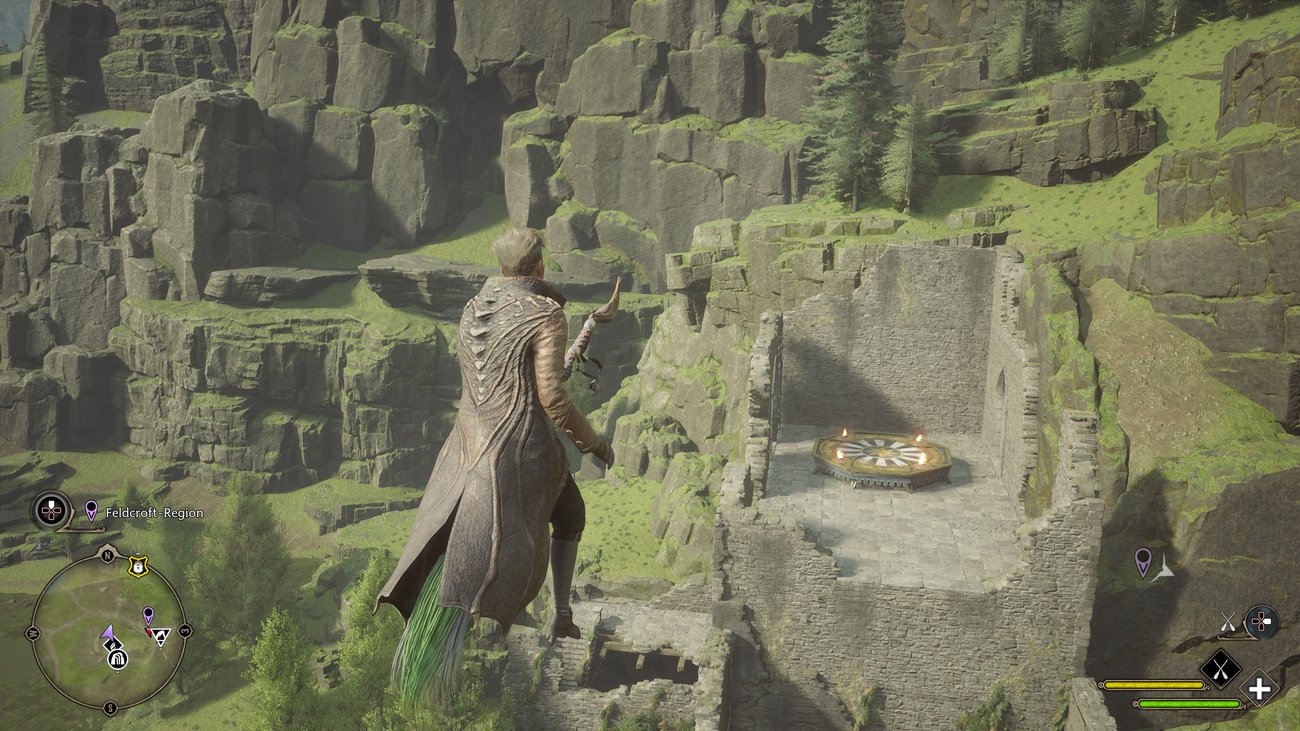This screenshot has height=731, width=1300.
Task: Click the floating purple waypoint marker
Action: [1142, 560]
